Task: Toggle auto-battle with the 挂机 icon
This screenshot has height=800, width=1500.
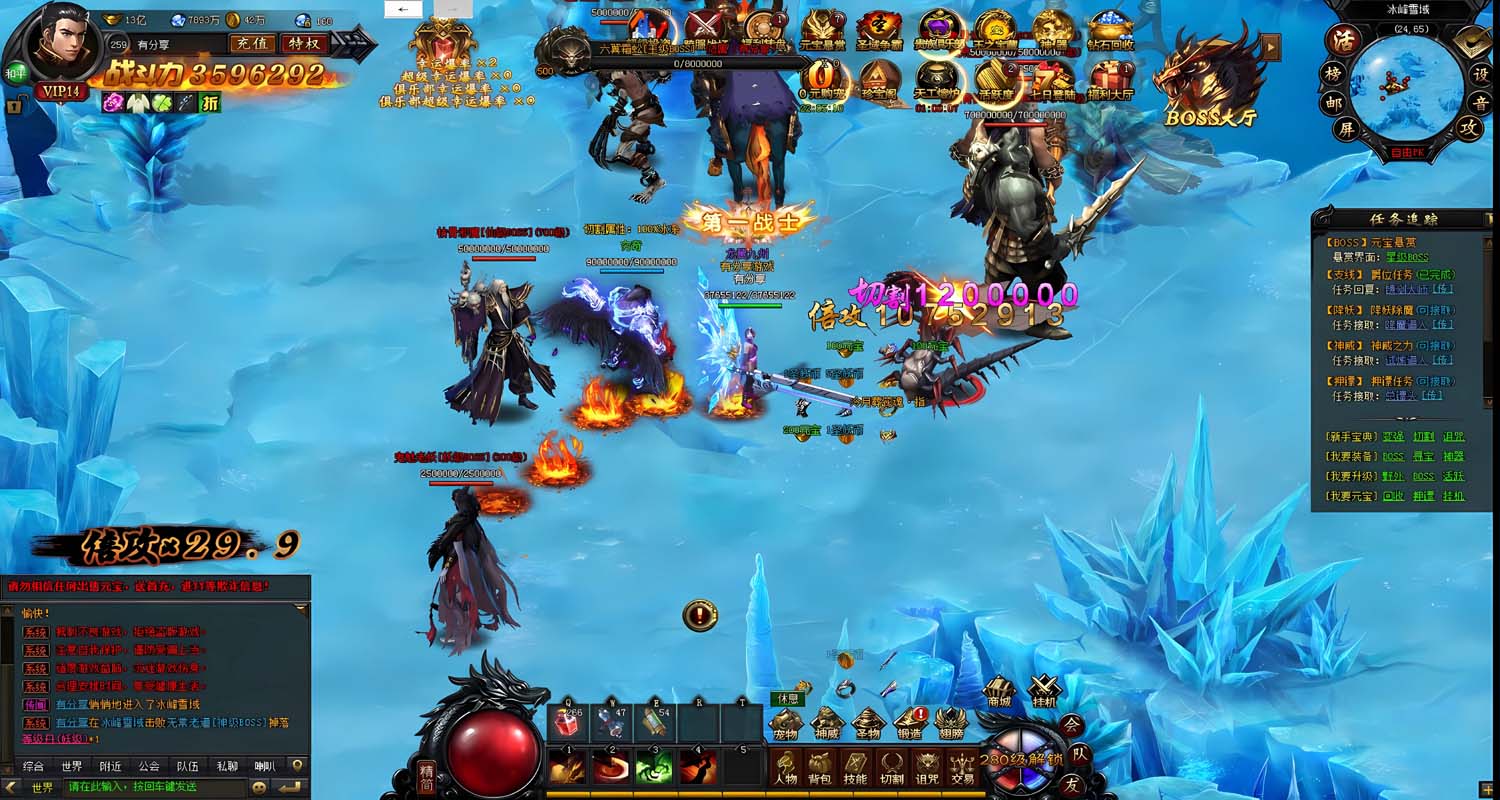Action: point(1044,689)
